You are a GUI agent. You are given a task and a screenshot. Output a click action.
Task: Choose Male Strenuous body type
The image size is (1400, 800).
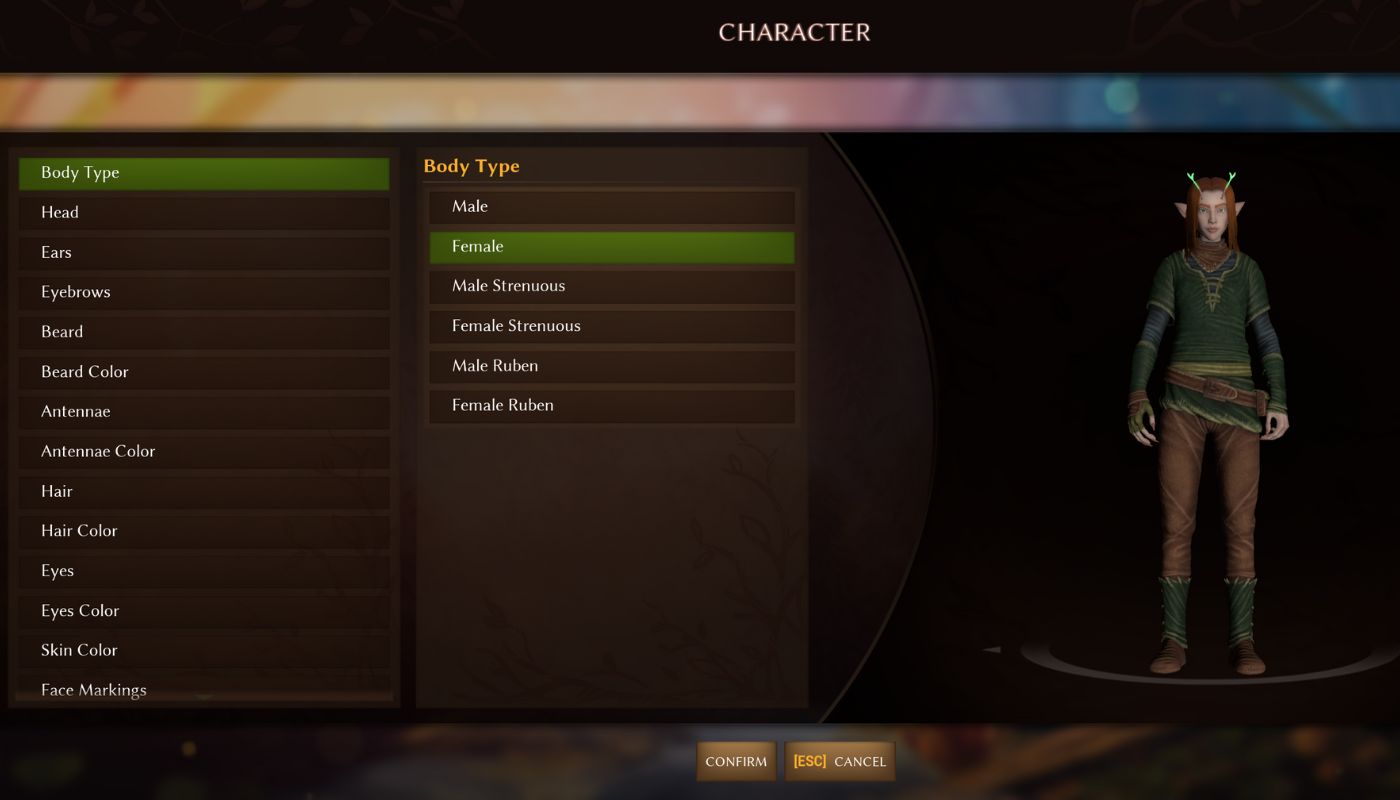612,286
